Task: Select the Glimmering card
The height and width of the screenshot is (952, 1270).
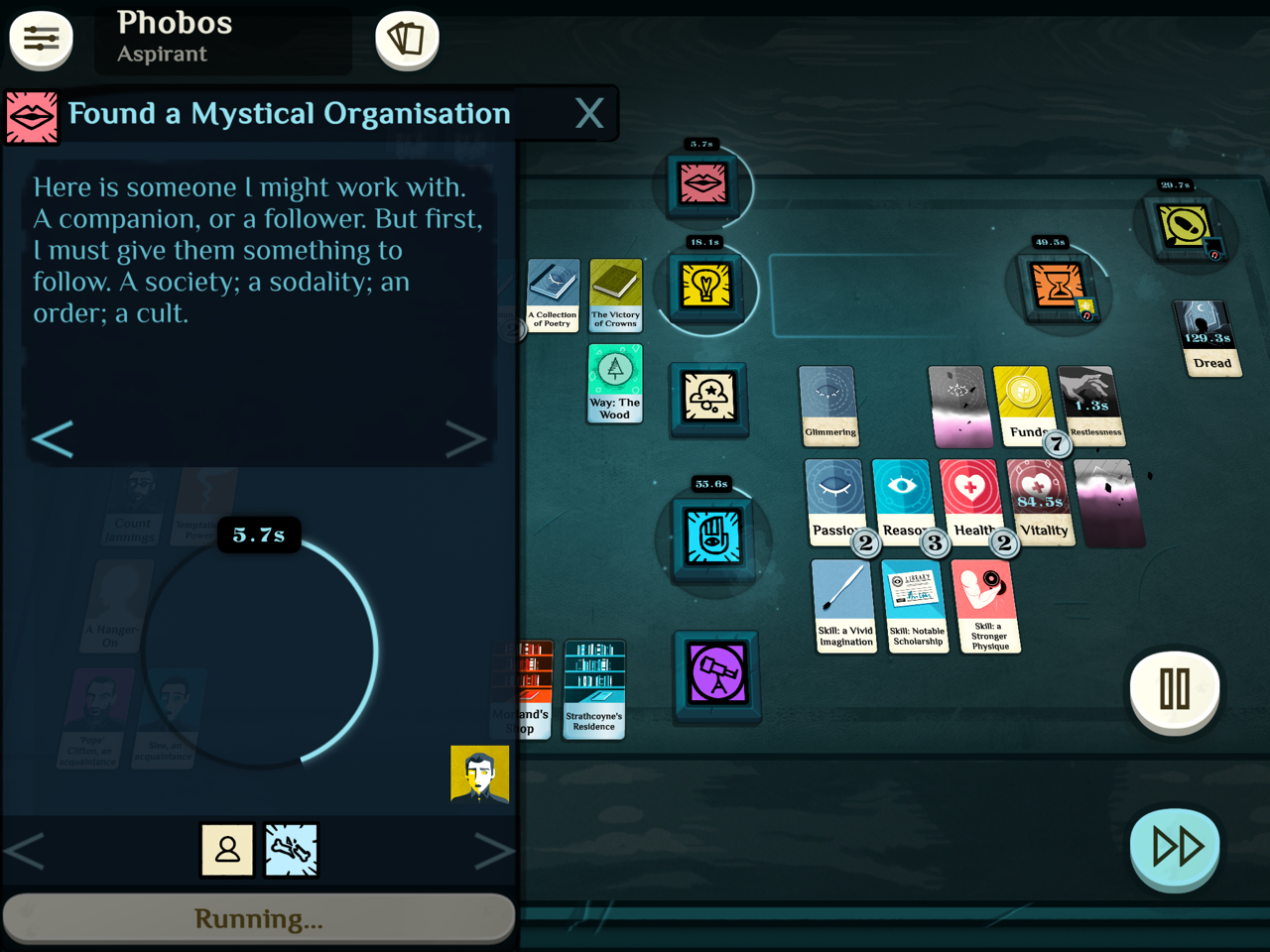Action: (828, 405)
